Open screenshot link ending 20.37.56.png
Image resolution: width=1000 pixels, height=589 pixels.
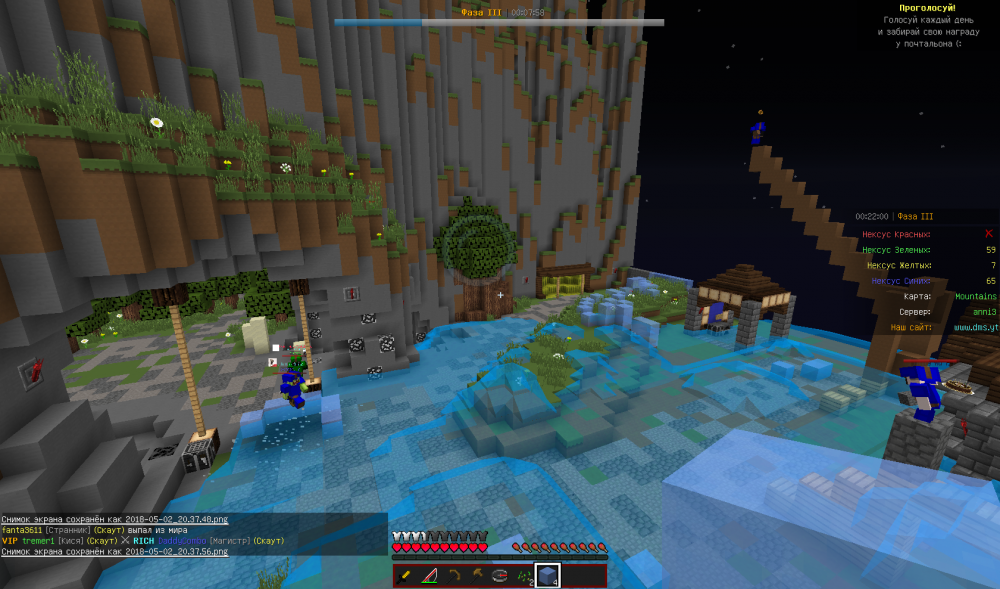tap(115, 551)
